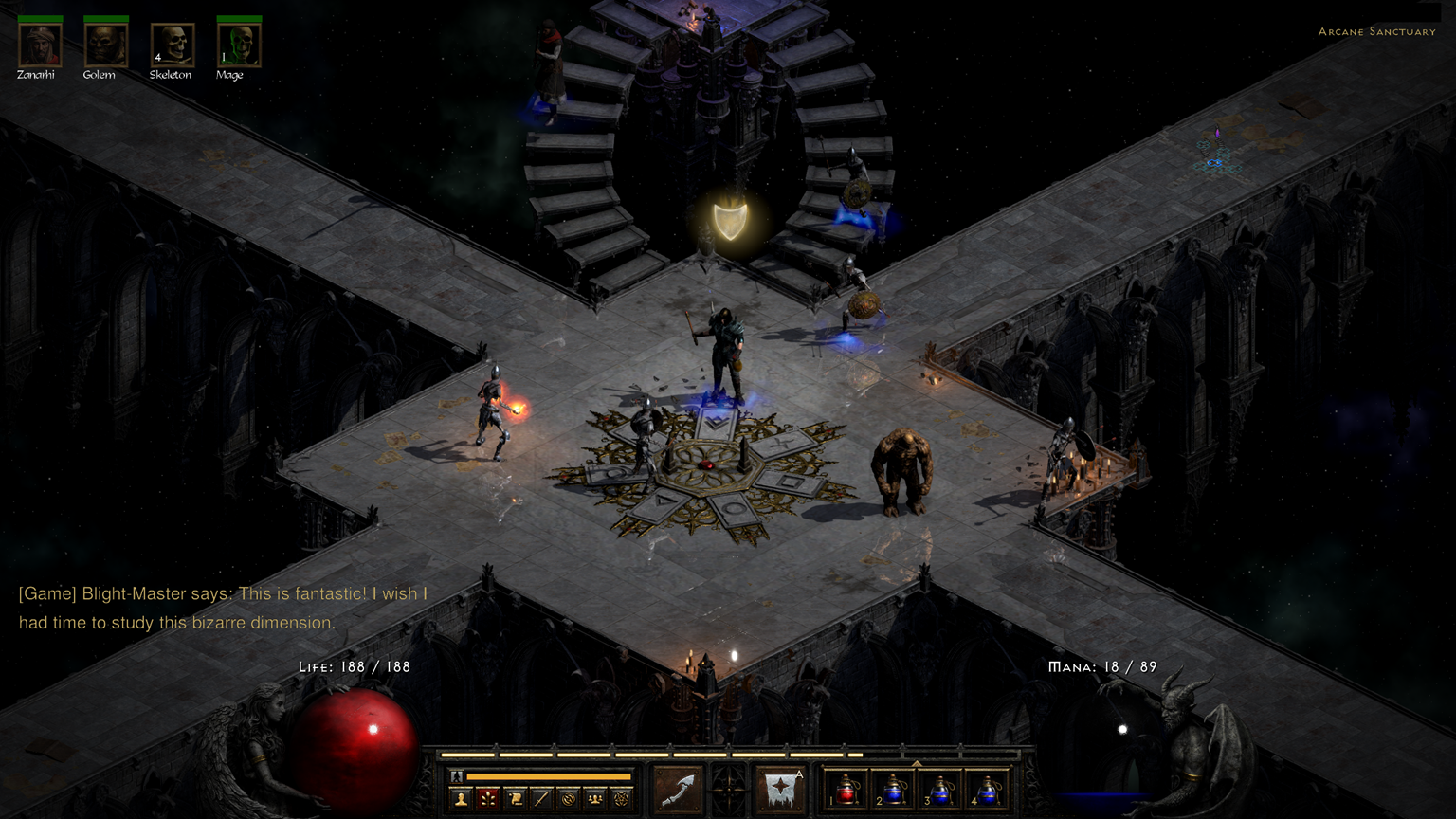
Task: Use the blue mana potion in belt slot 3
Action: click(x=940, y=790)
